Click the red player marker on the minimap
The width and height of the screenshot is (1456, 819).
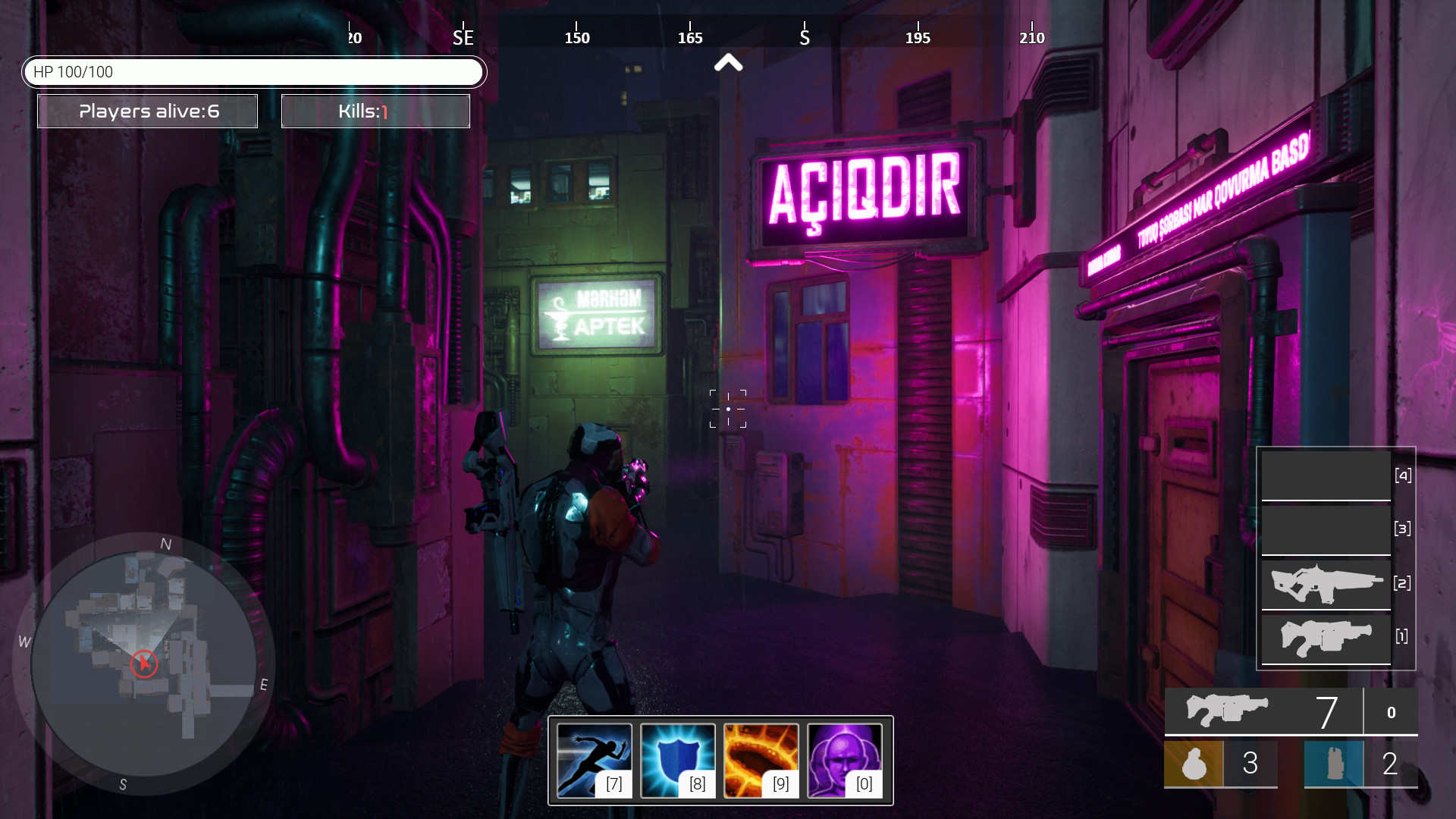(143, 663)
